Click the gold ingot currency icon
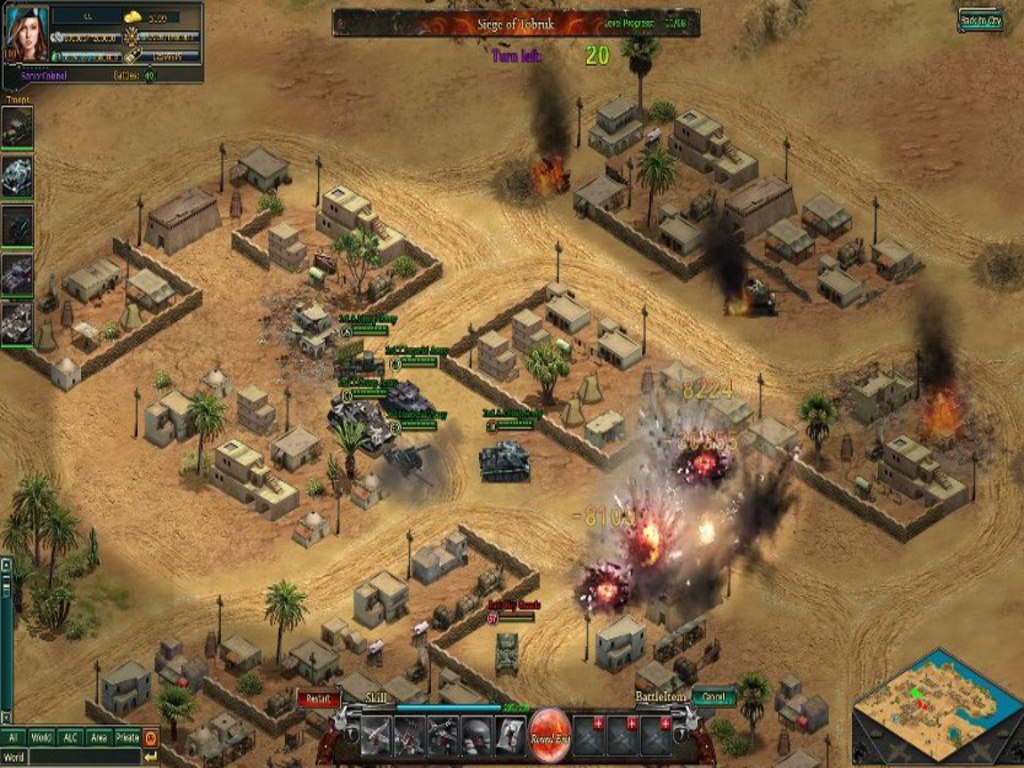This screenshot has width=1024, height=768. coord(134,17)
